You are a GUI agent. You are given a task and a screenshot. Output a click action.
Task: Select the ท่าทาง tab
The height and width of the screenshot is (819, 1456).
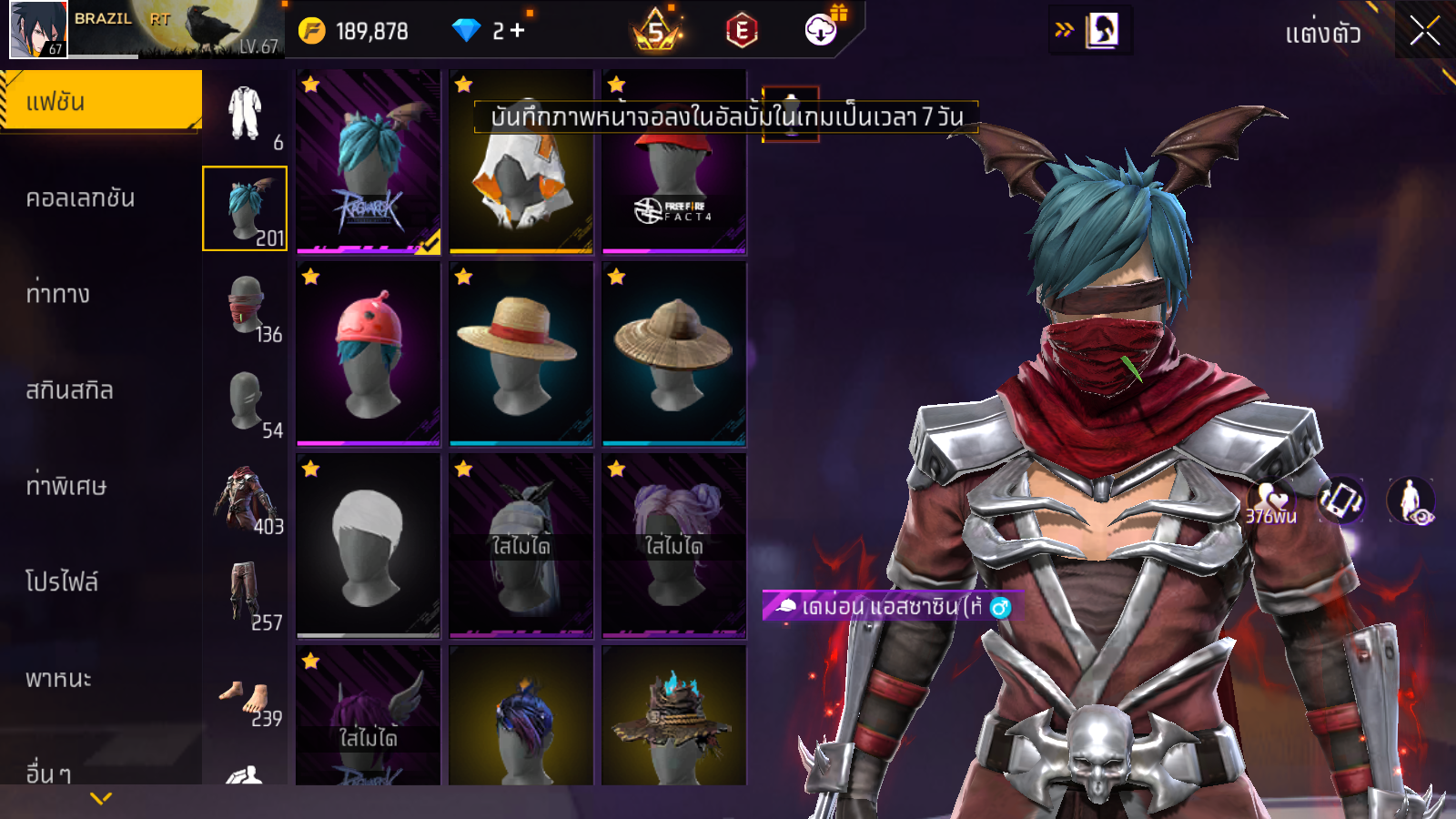point(58,294)
